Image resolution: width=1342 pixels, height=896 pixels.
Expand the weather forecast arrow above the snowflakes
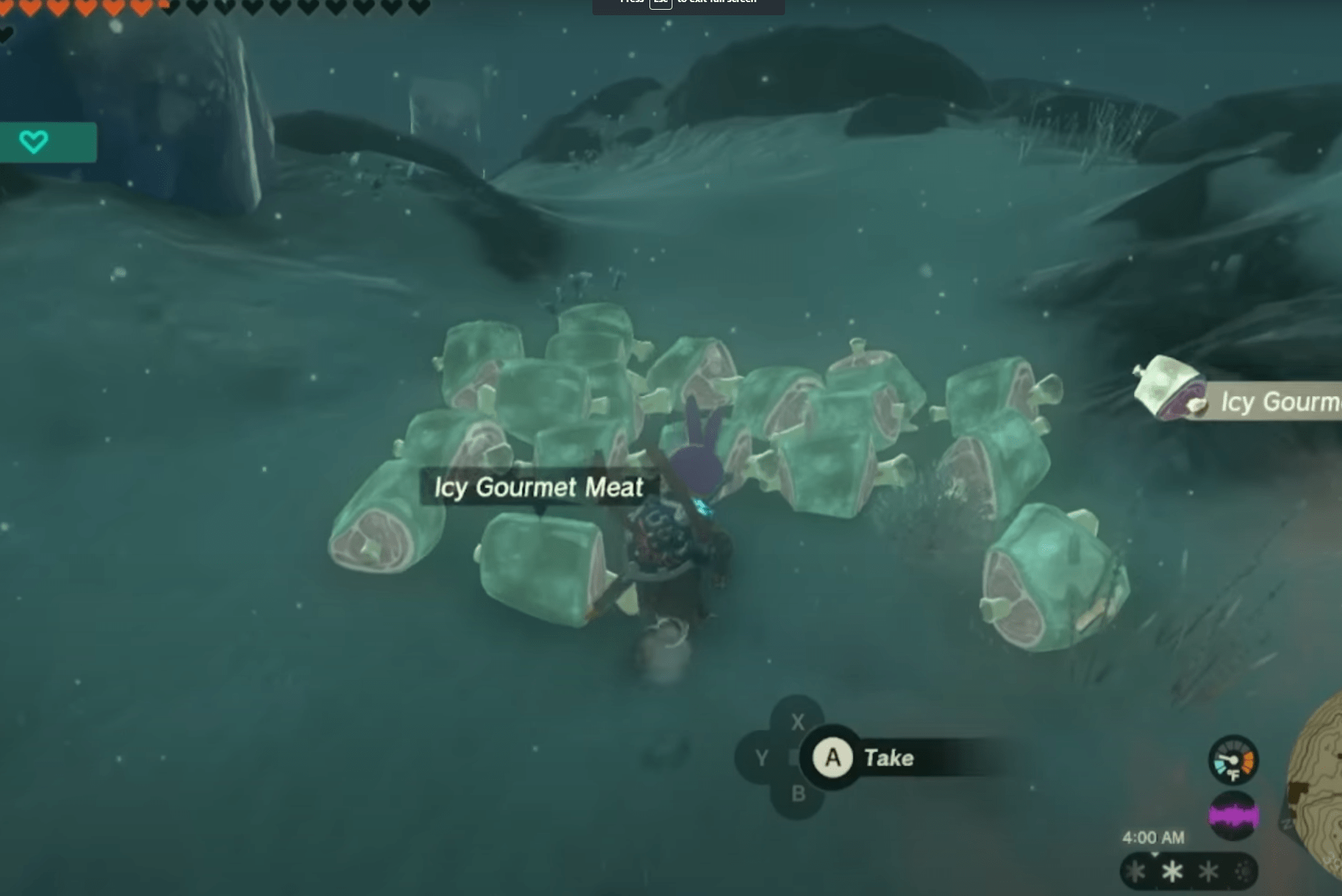tap(1155, 854)
